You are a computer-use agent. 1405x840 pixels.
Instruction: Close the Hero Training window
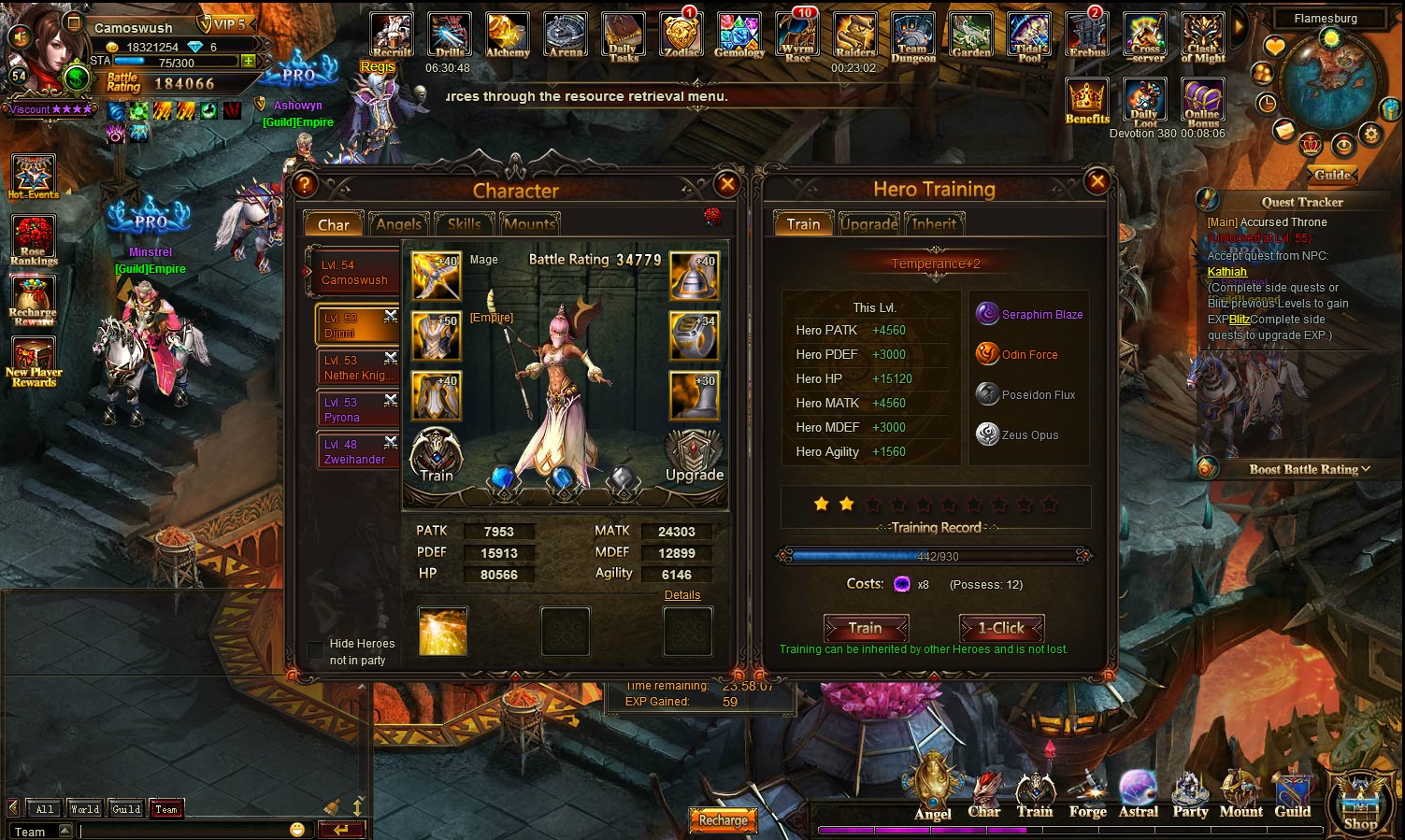(1097, 181)
